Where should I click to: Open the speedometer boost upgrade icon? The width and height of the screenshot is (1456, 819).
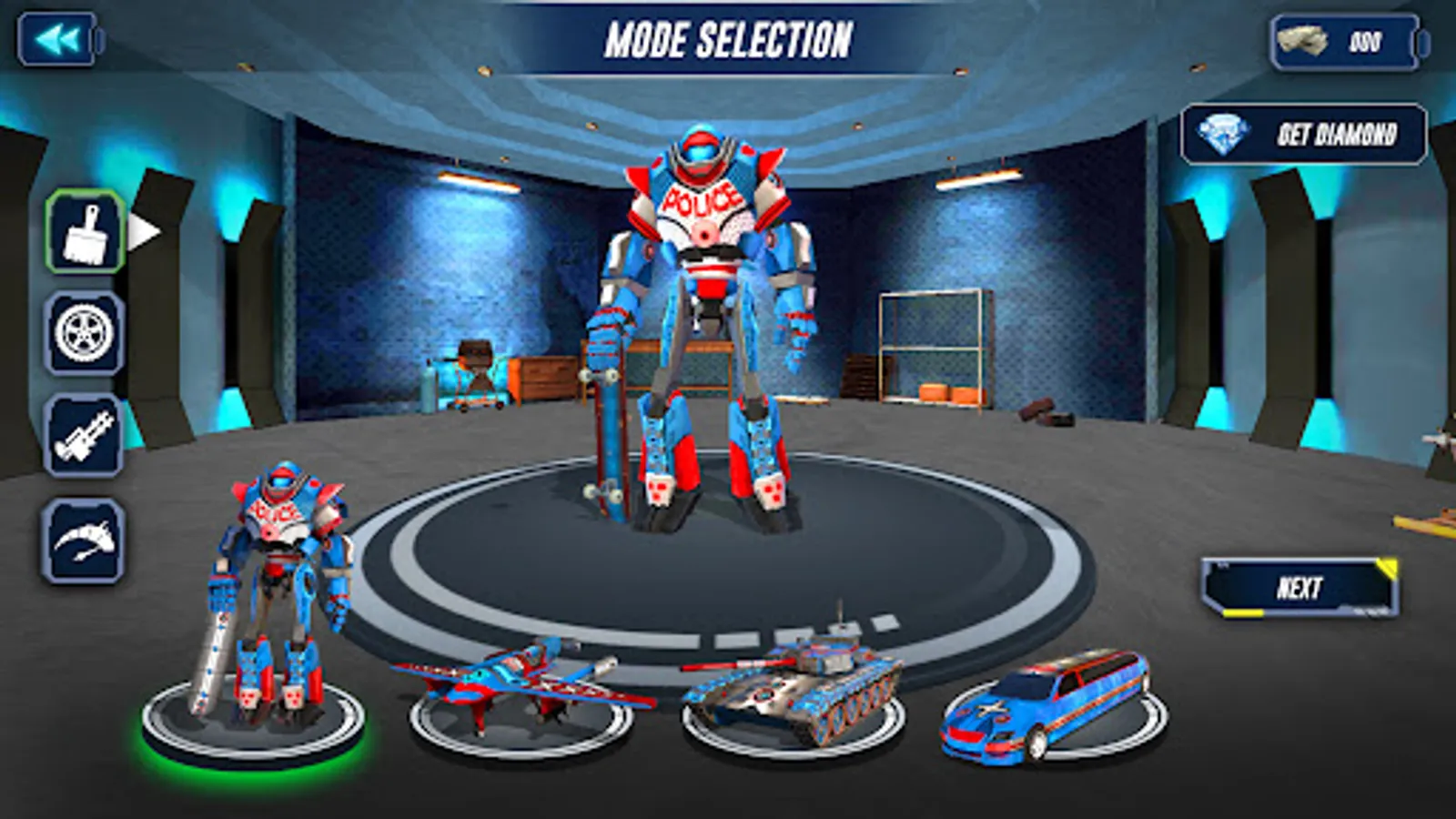[x=82, y=539]
